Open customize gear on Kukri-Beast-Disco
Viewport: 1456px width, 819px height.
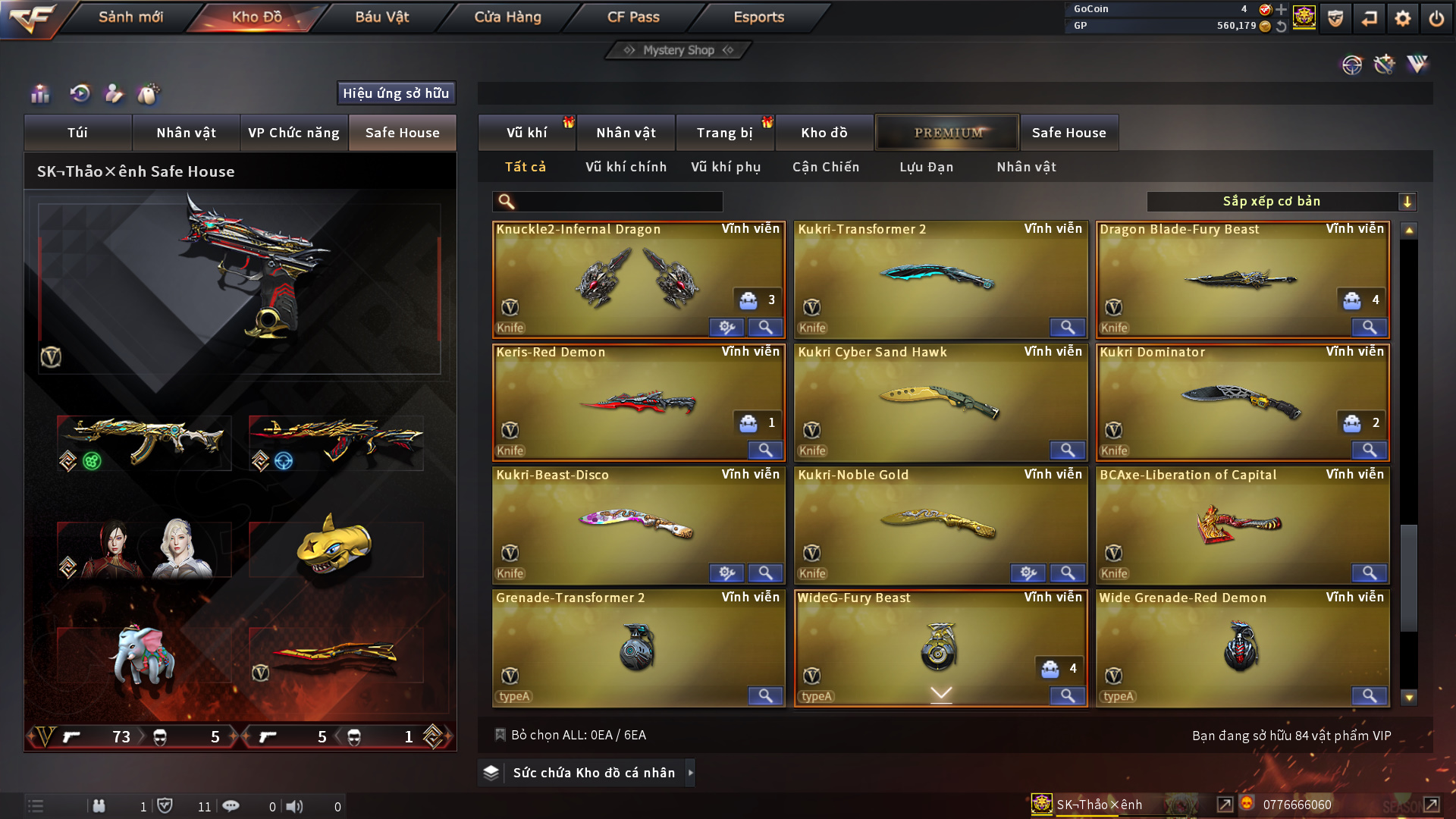pyautogui.click(x=726, y=573)
